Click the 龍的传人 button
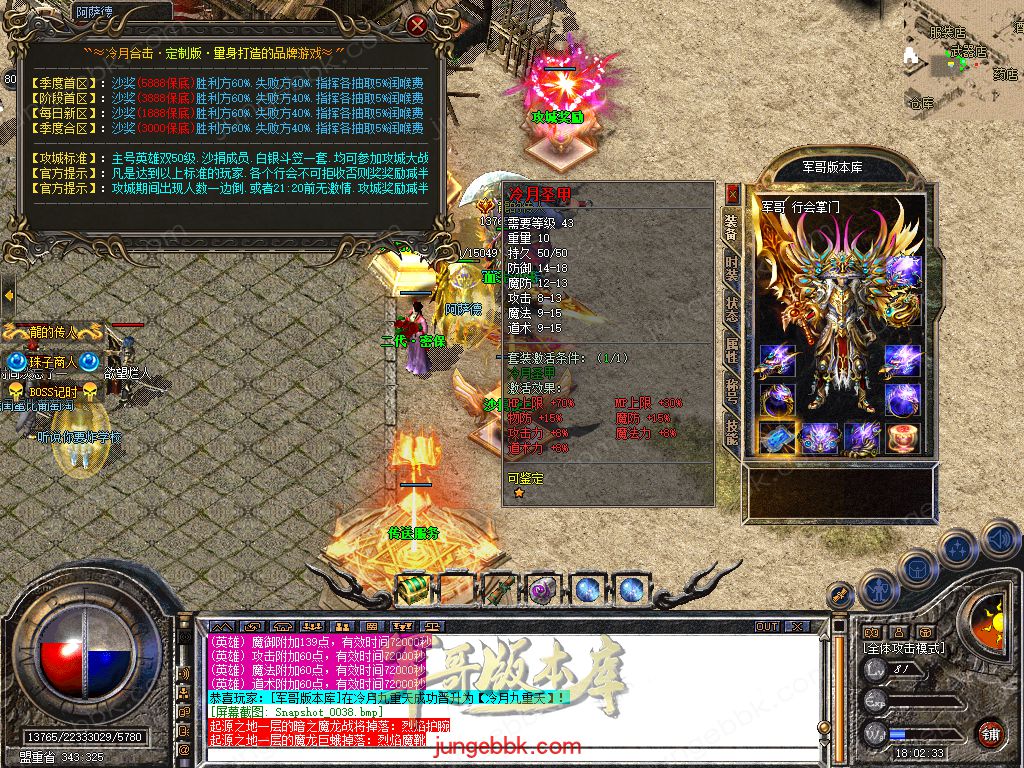Image resolution: width=1024 pixels, height=768 pixels. tap(52, 332)
